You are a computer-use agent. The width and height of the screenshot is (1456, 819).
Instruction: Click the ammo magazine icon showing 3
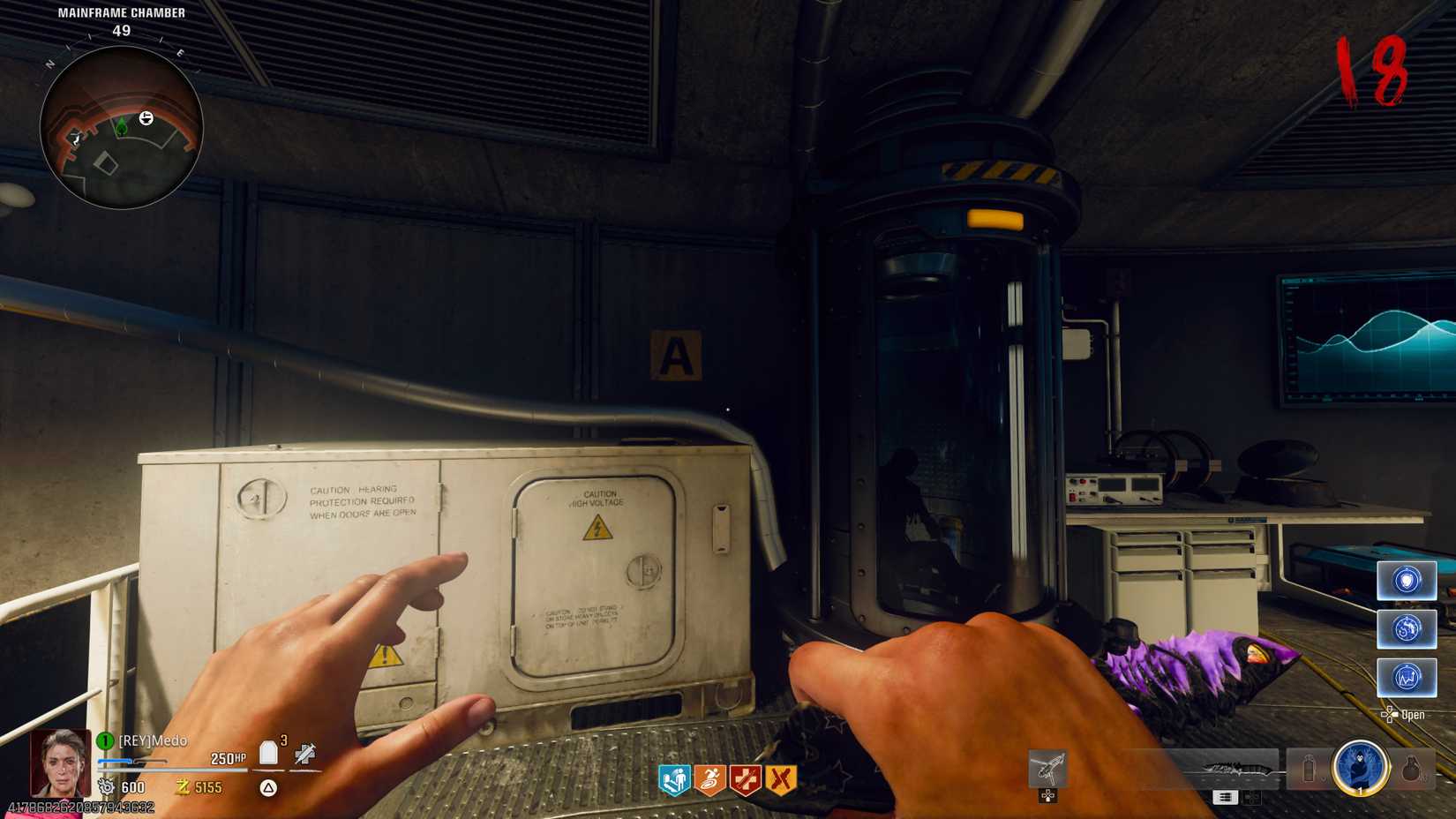tap(269, 752)
